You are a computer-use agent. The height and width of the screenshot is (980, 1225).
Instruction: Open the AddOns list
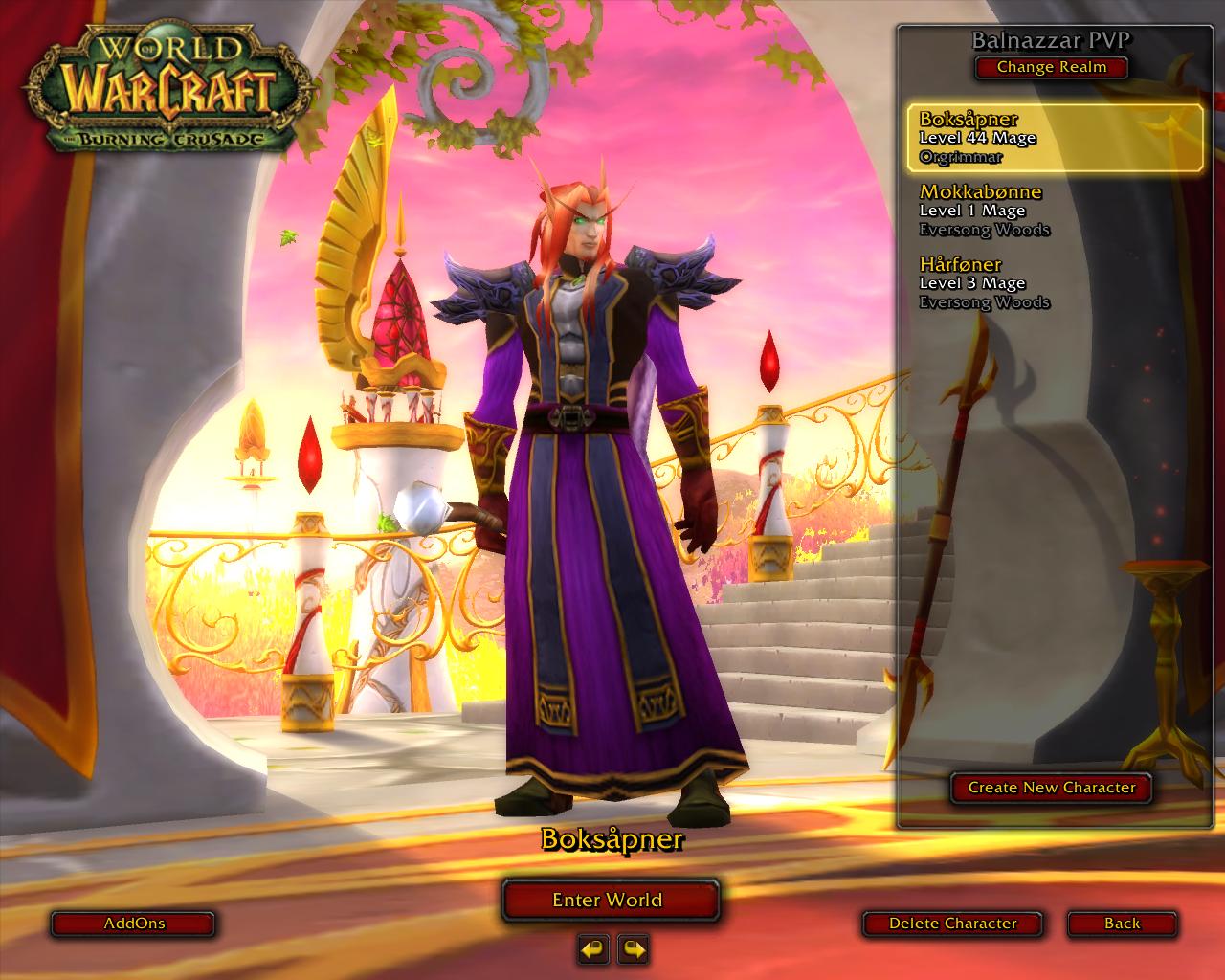tap(134, 924)
